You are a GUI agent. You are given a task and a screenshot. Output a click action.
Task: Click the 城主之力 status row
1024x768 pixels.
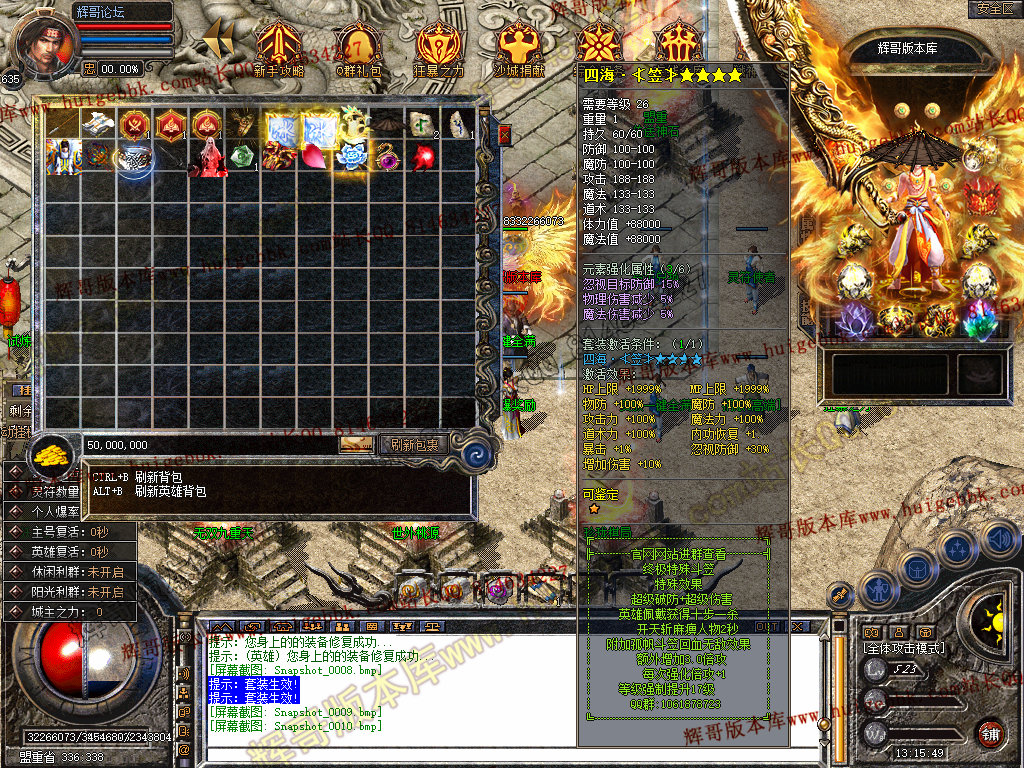(x=70, y=611)
